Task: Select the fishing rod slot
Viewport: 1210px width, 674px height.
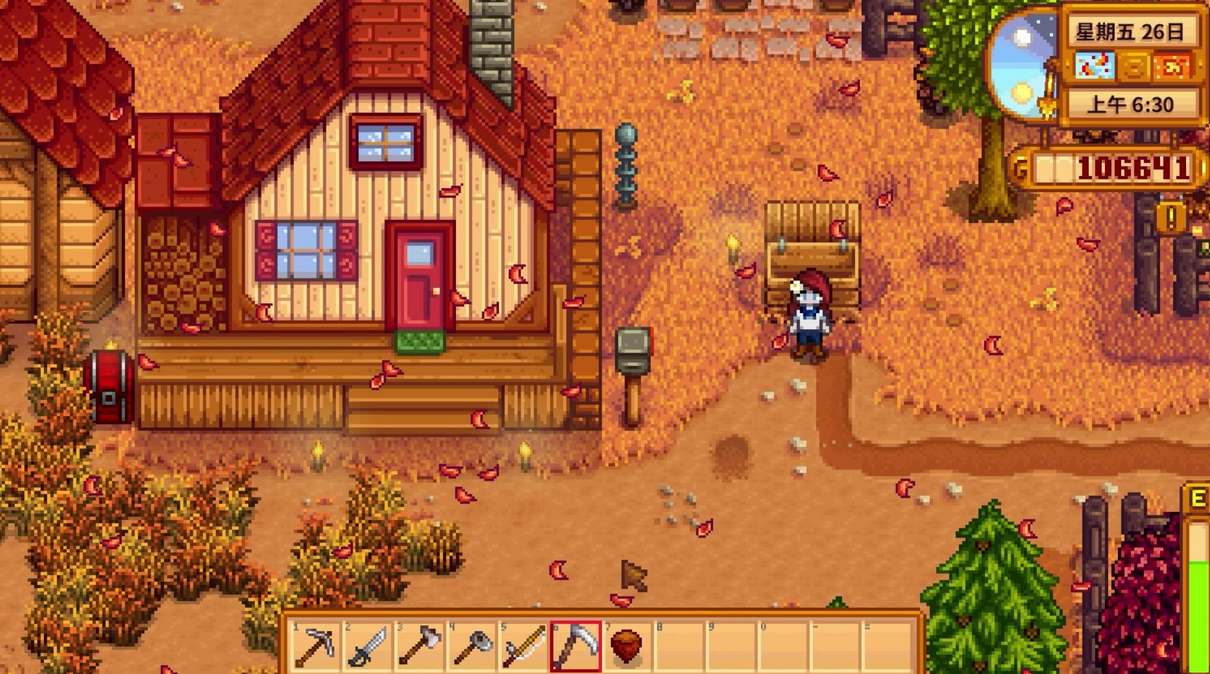Action: coord(524,646)
